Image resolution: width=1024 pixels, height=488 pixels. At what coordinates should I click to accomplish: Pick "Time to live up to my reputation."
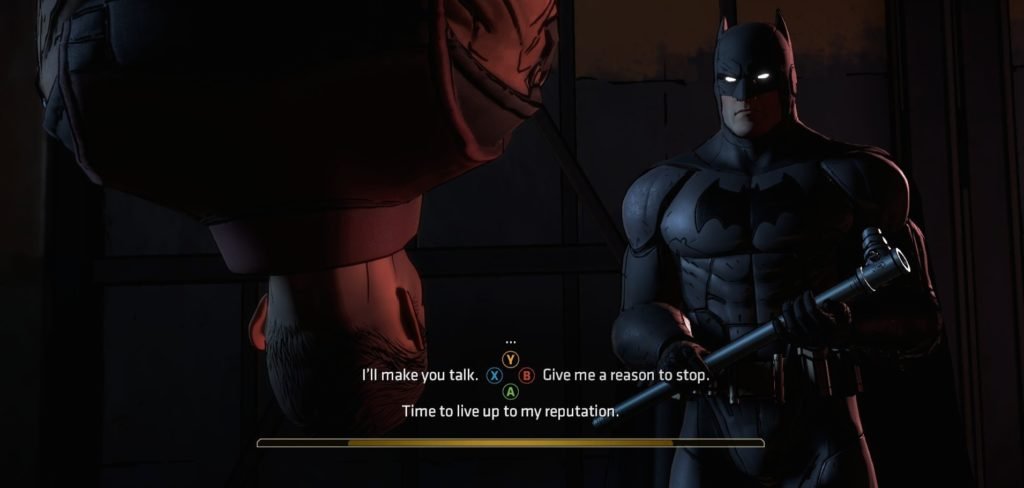(x=510, y=411)
